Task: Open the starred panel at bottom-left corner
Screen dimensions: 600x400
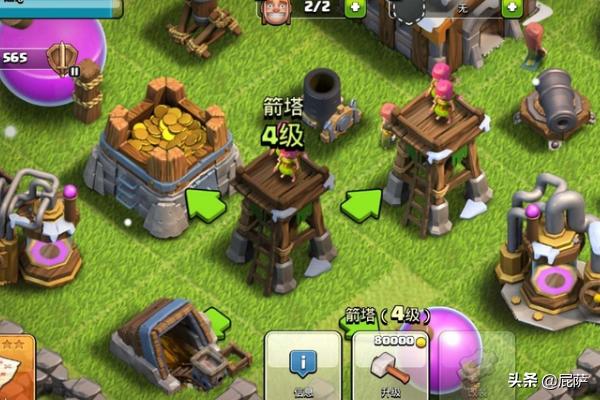Action: click(16, 372)
